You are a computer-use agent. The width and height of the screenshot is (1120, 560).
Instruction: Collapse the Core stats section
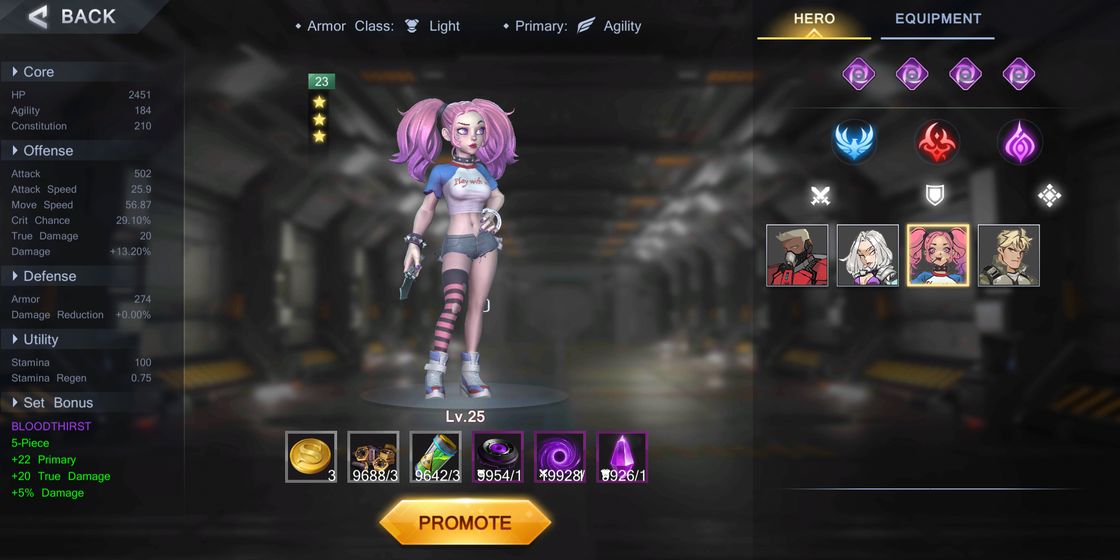[38, 72]
